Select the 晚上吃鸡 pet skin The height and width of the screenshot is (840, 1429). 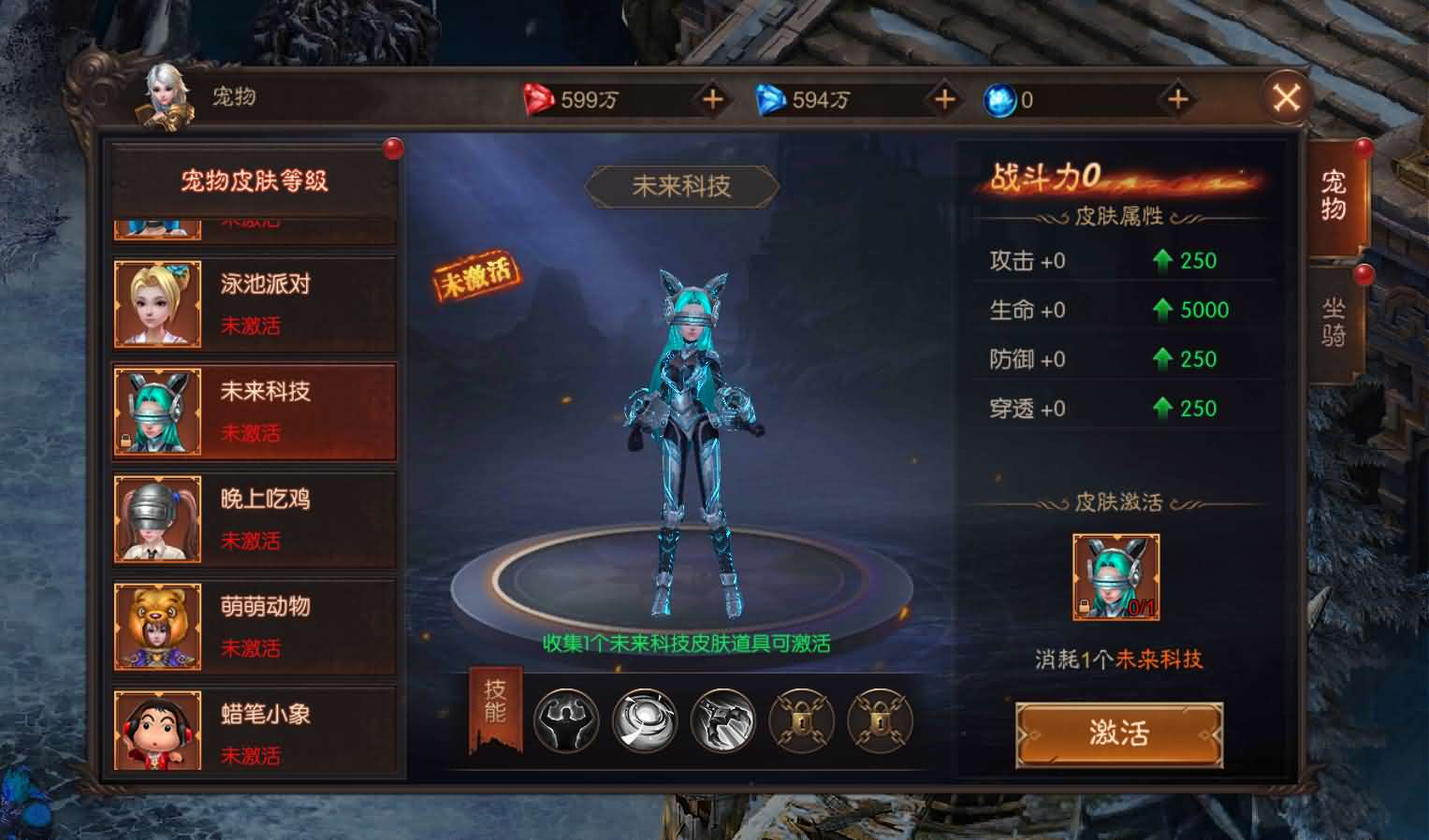(x=253, y=518)
